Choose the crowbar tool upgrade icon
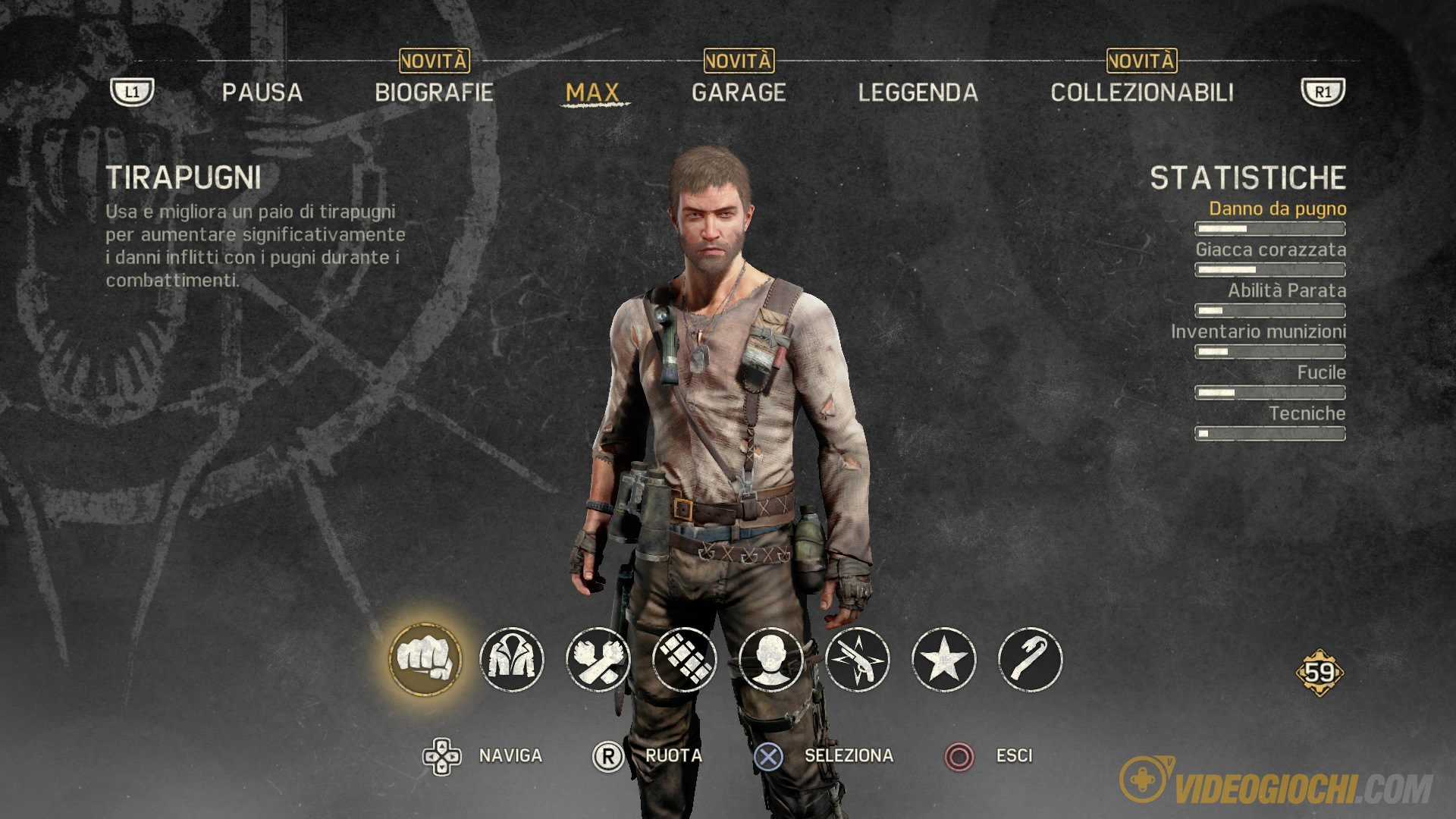This screenshot has width=1456, height=819. [1031, 659]
